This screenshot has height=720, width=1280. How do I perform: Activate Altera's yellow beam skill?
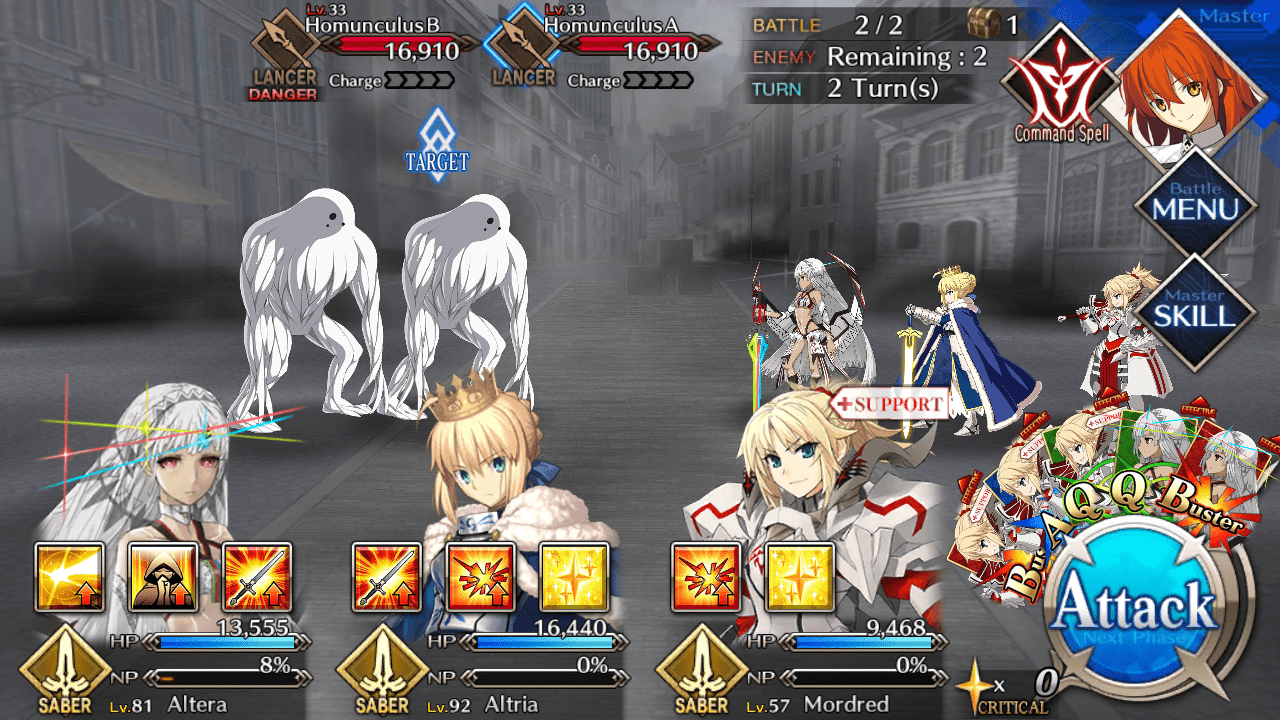coord(69,577)
